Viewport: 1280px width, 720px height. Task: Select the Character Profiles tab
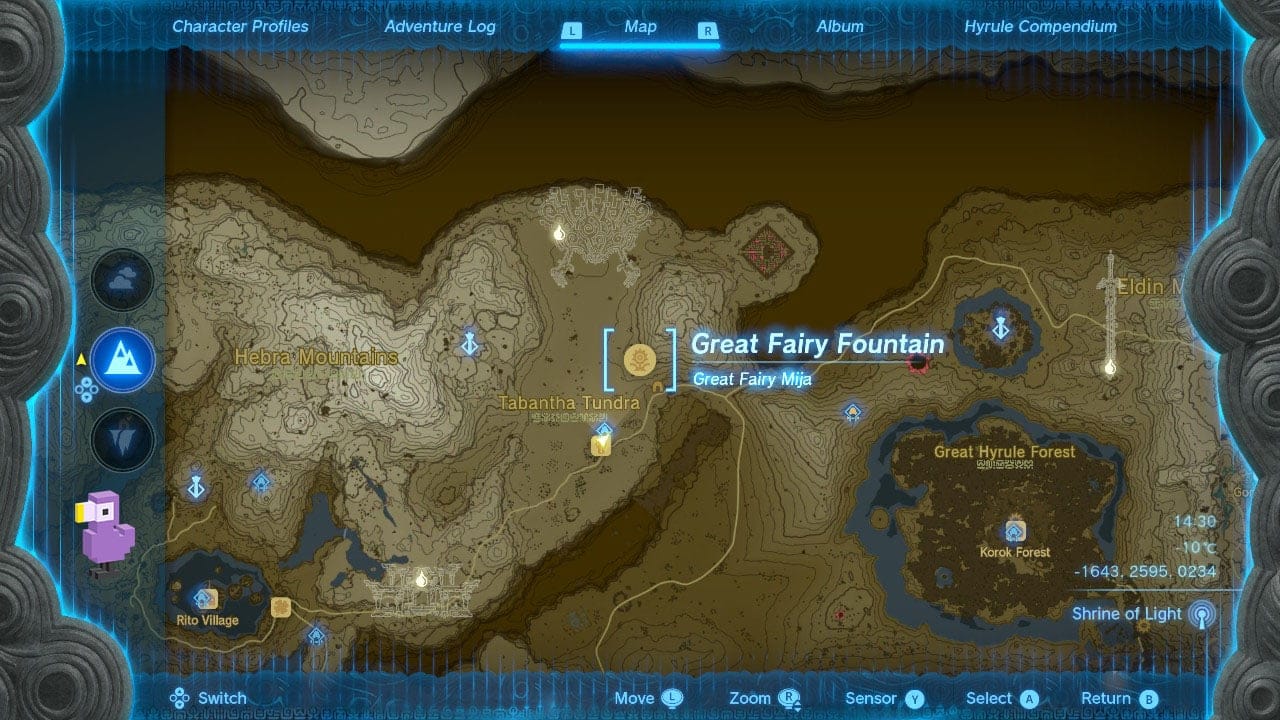(x=239, y=27)
